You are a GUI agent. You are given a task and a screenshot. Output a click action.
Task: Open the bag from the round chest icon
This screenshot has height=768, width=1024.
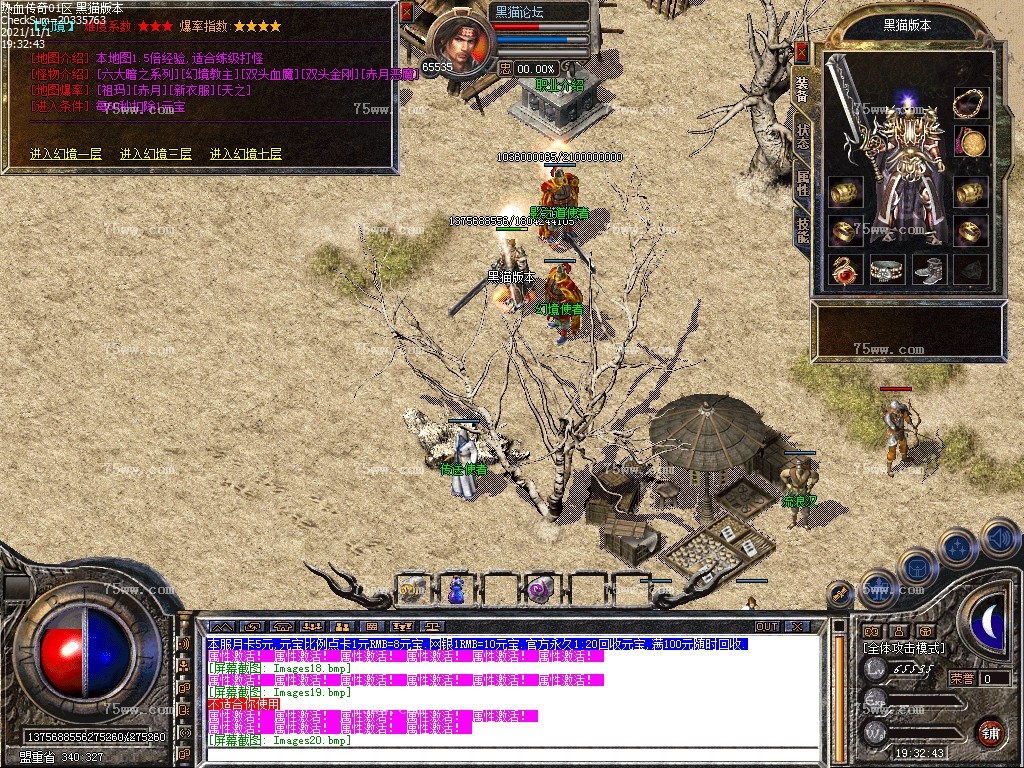(916, 567)
